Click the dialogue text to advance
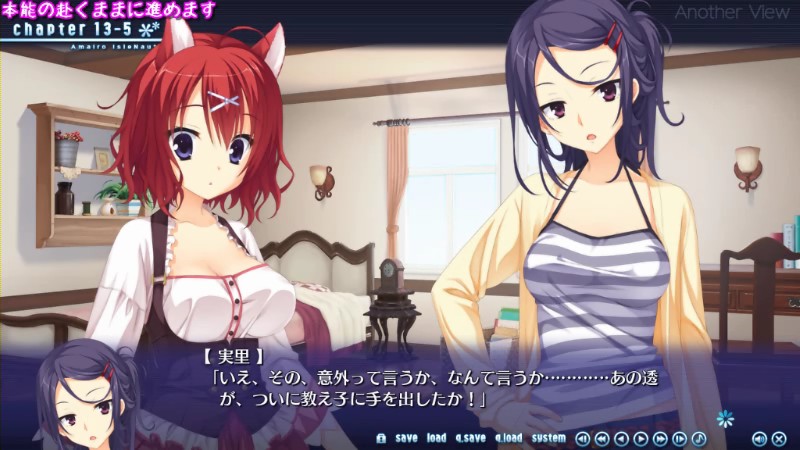Screen dimensions: 800x450 pos(400,390)
